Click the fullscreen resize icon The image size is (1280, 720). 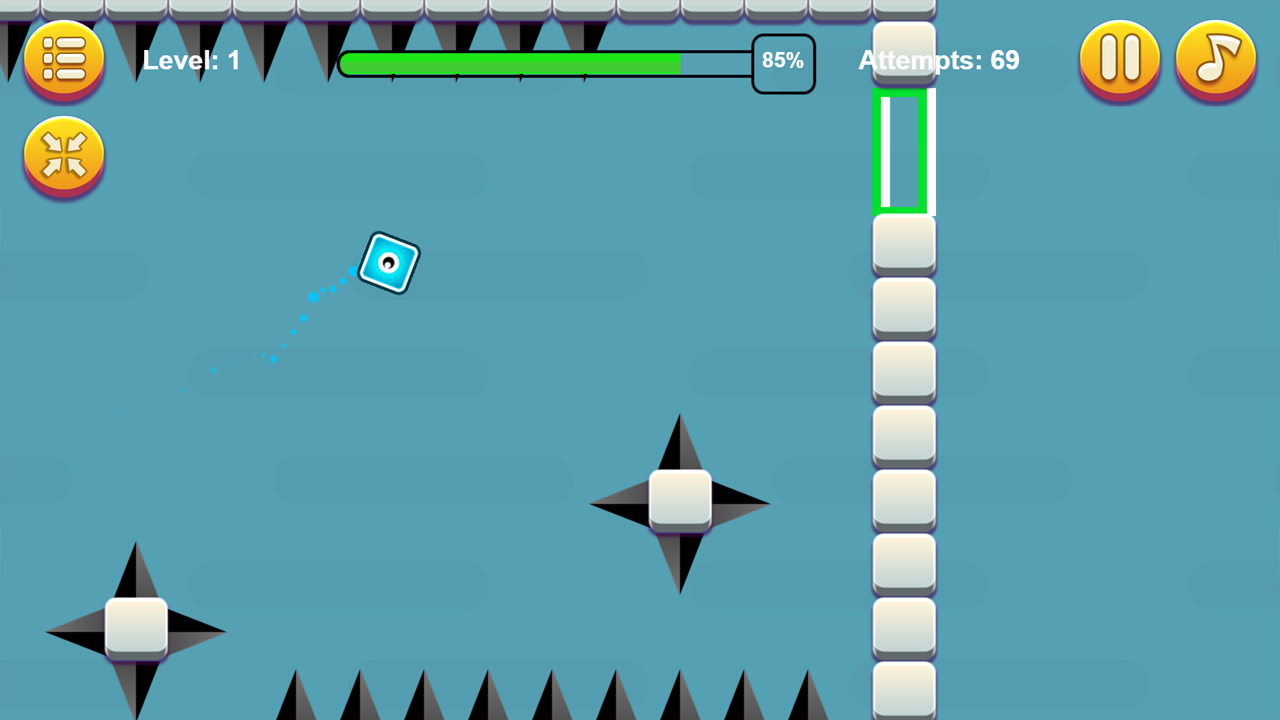pyautogui.click(x=63, y=156)
